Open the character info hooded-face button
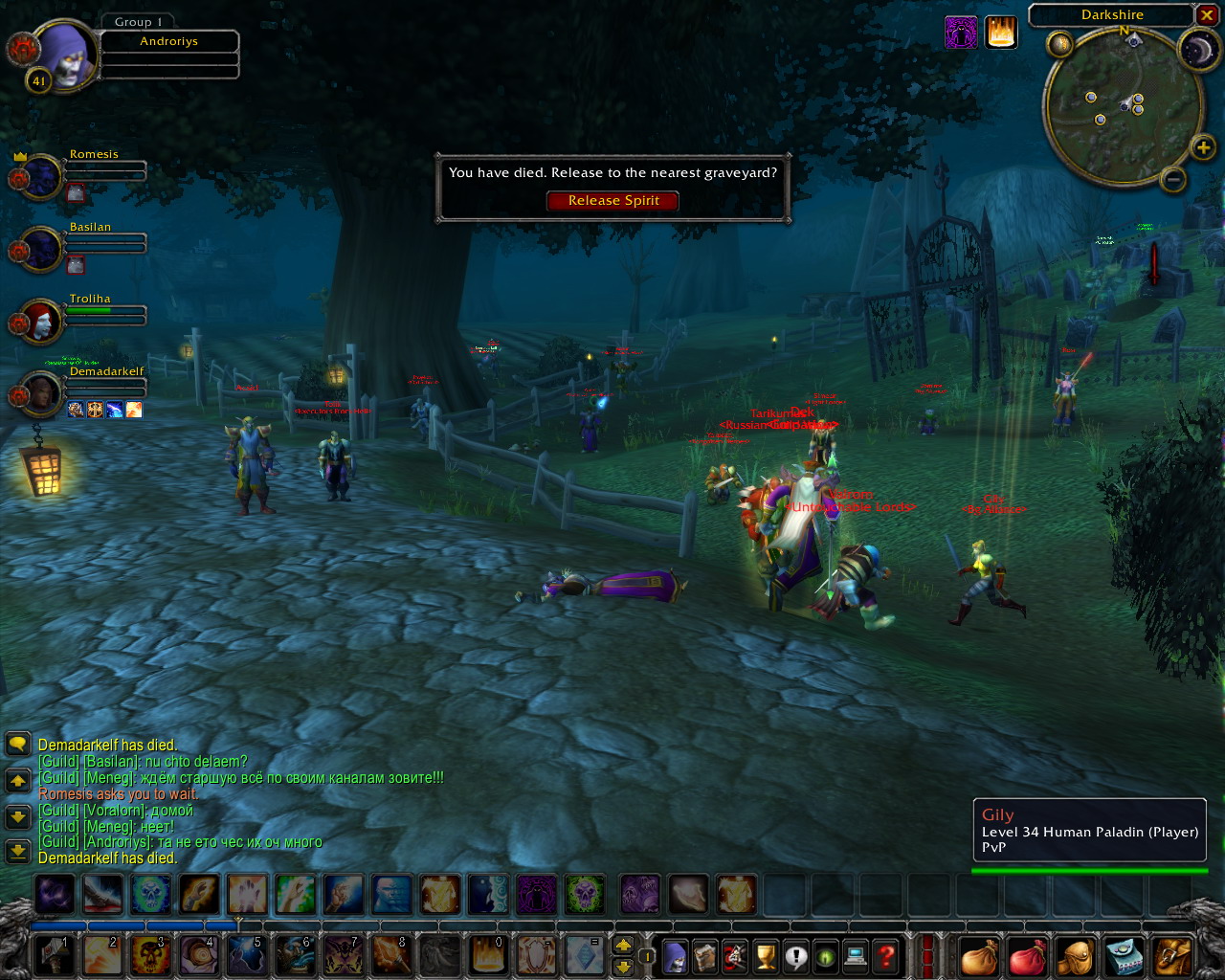Image resolution: width=1225 pixels, height=980 pixels. tap(675, 956)
